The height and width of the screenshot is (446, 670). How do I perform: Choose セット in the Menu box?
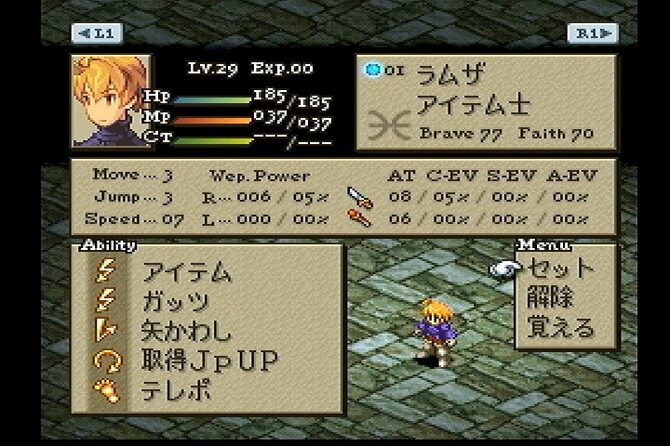tap(561, 268)
